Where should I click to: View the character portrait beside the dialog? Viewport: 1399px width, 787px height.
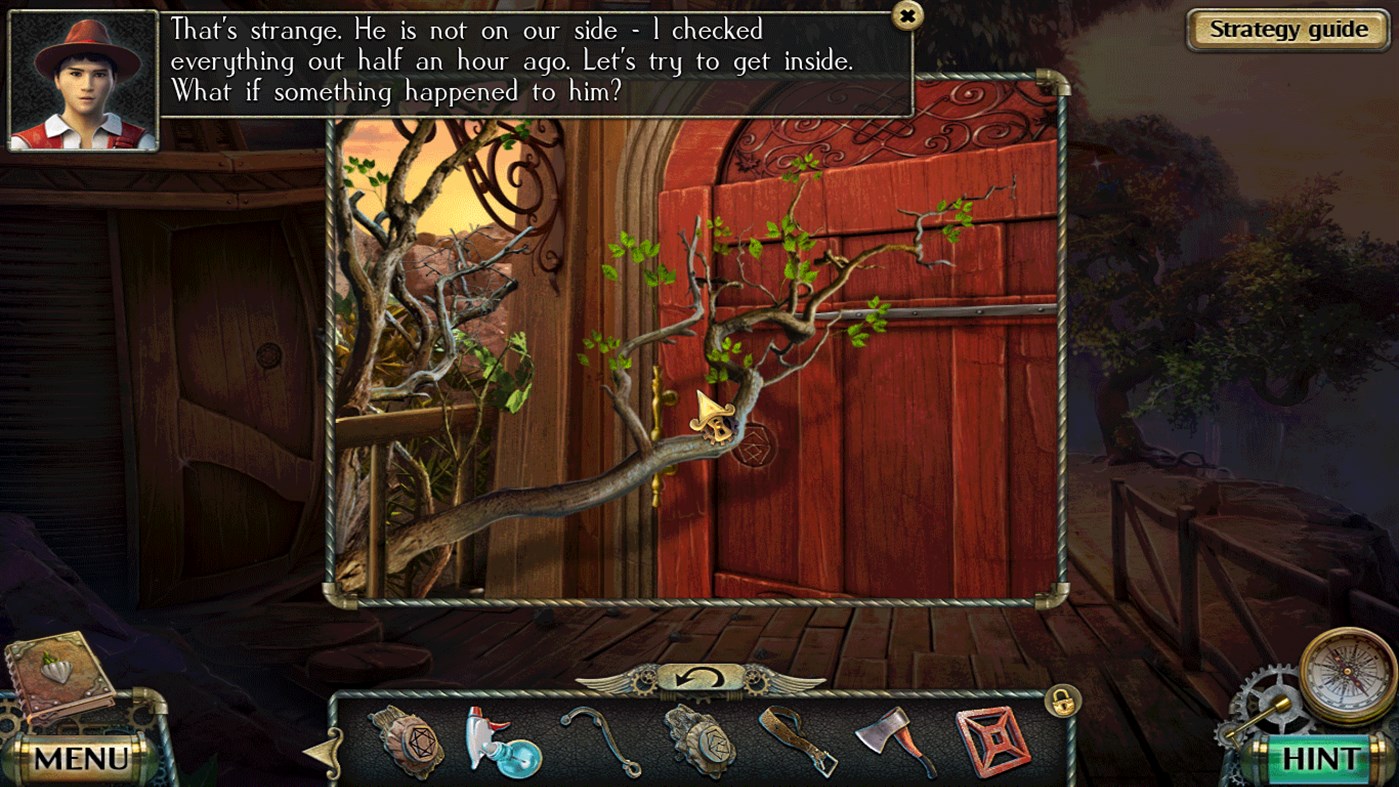[83, 77]
